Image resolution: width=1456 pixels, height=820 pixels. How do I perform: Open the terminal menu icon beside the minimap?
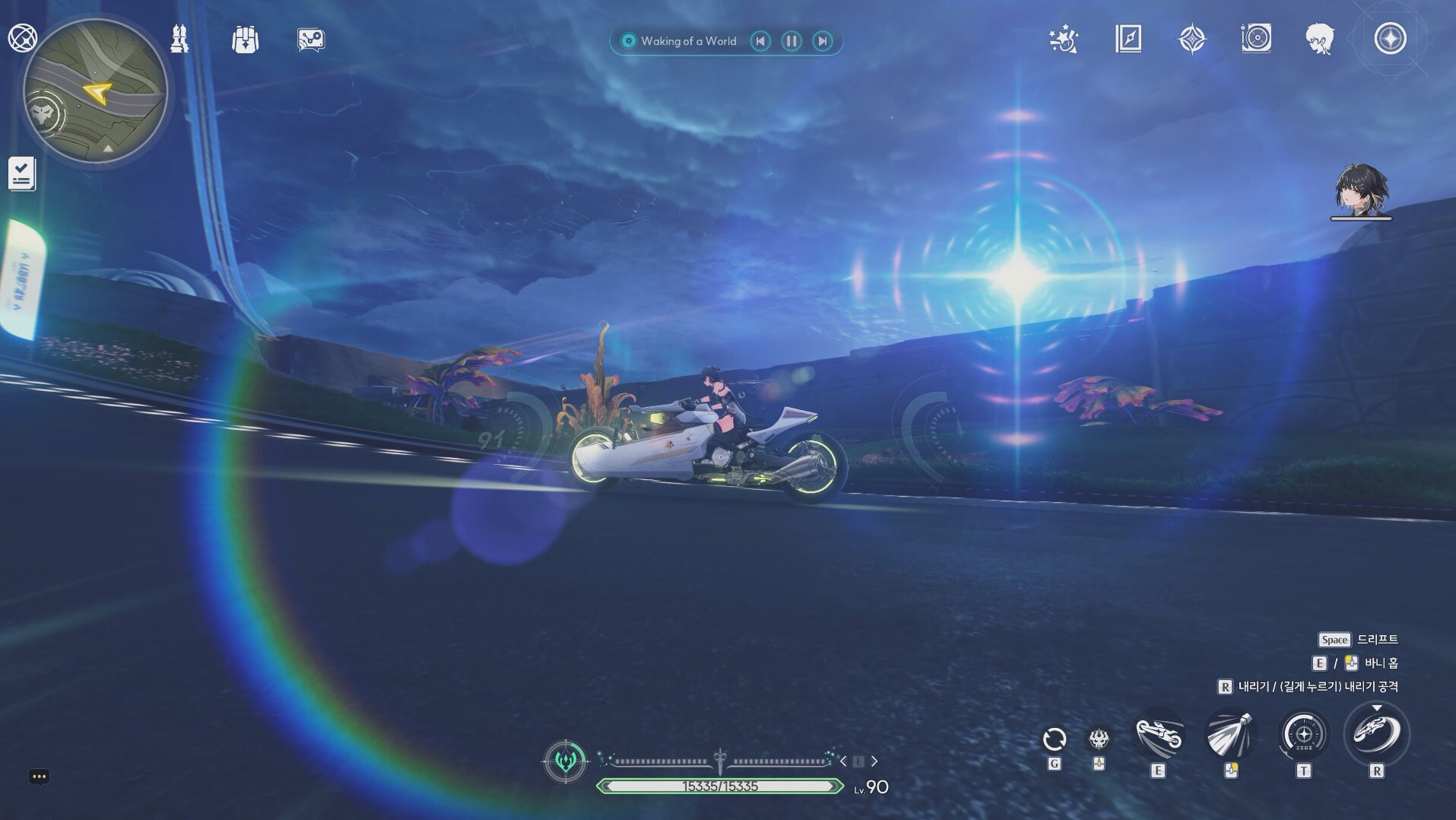pyautogui.click(x=21, y=37)
